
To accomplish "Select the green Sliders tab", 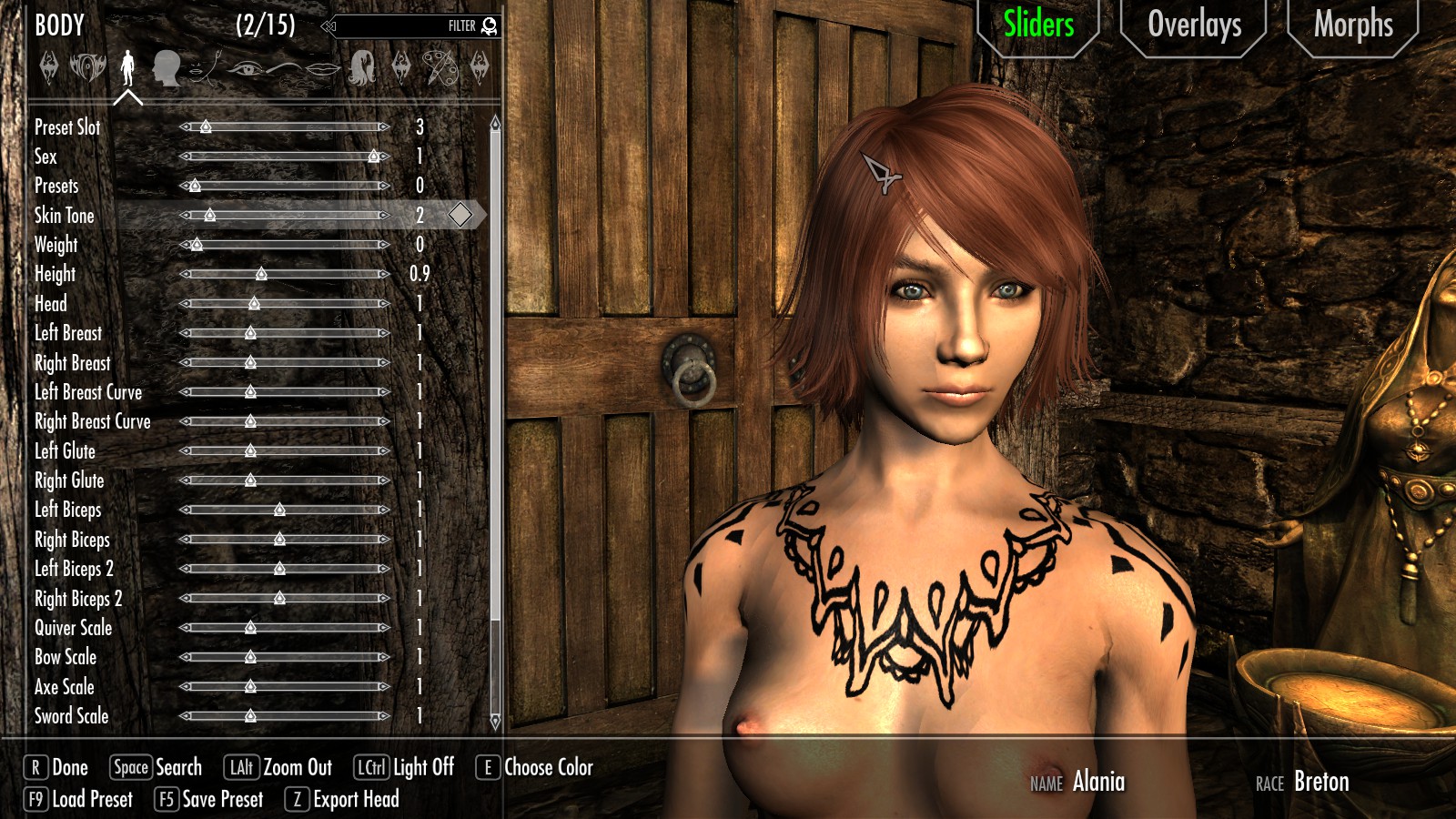I will pyautogui.click(x=1037, y=25).
